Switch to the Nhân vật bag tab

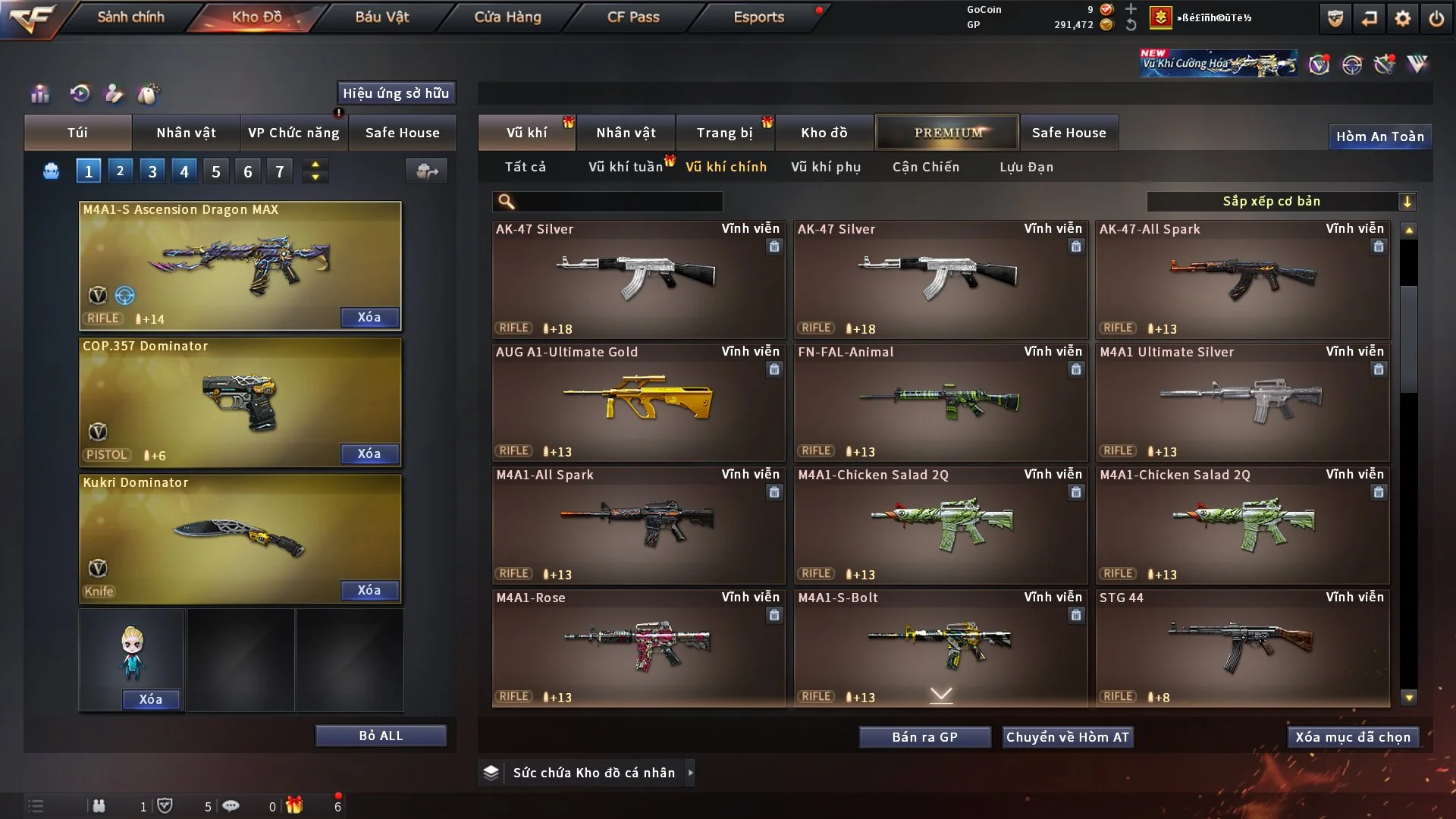pos(186,133)
